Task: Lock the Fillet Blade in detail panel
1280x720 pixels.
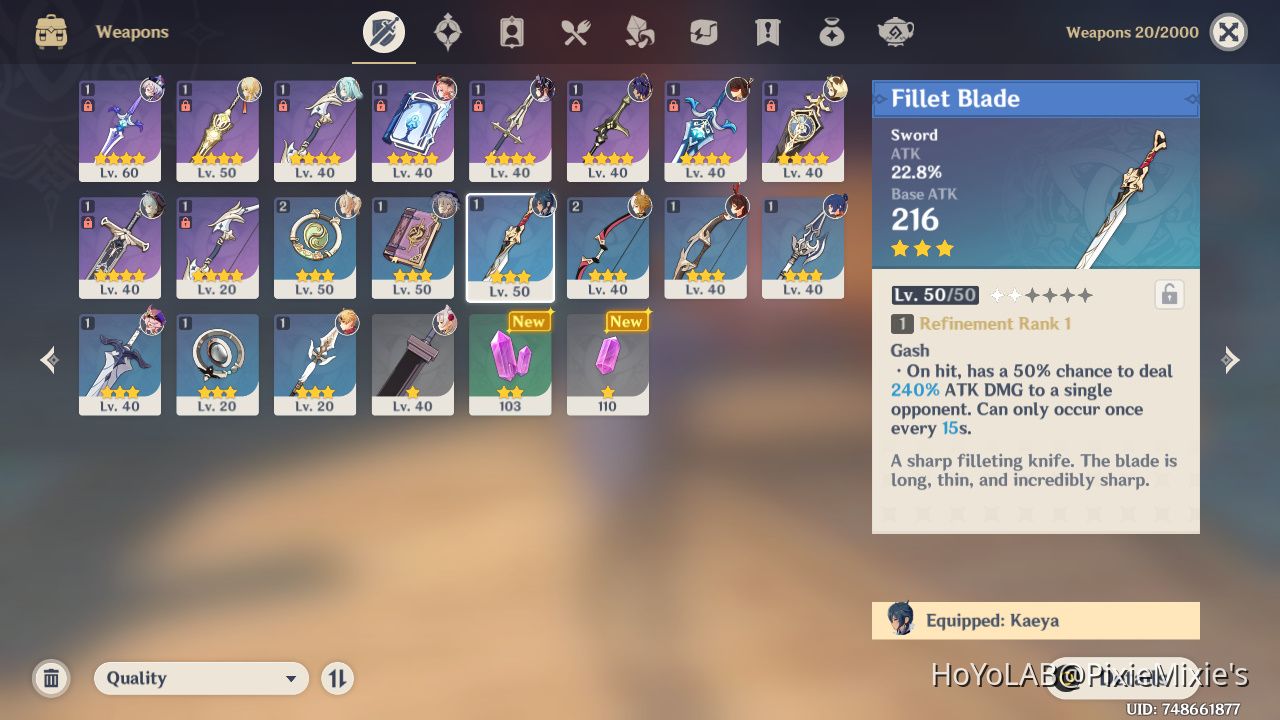Action: tap(1168, 294)
